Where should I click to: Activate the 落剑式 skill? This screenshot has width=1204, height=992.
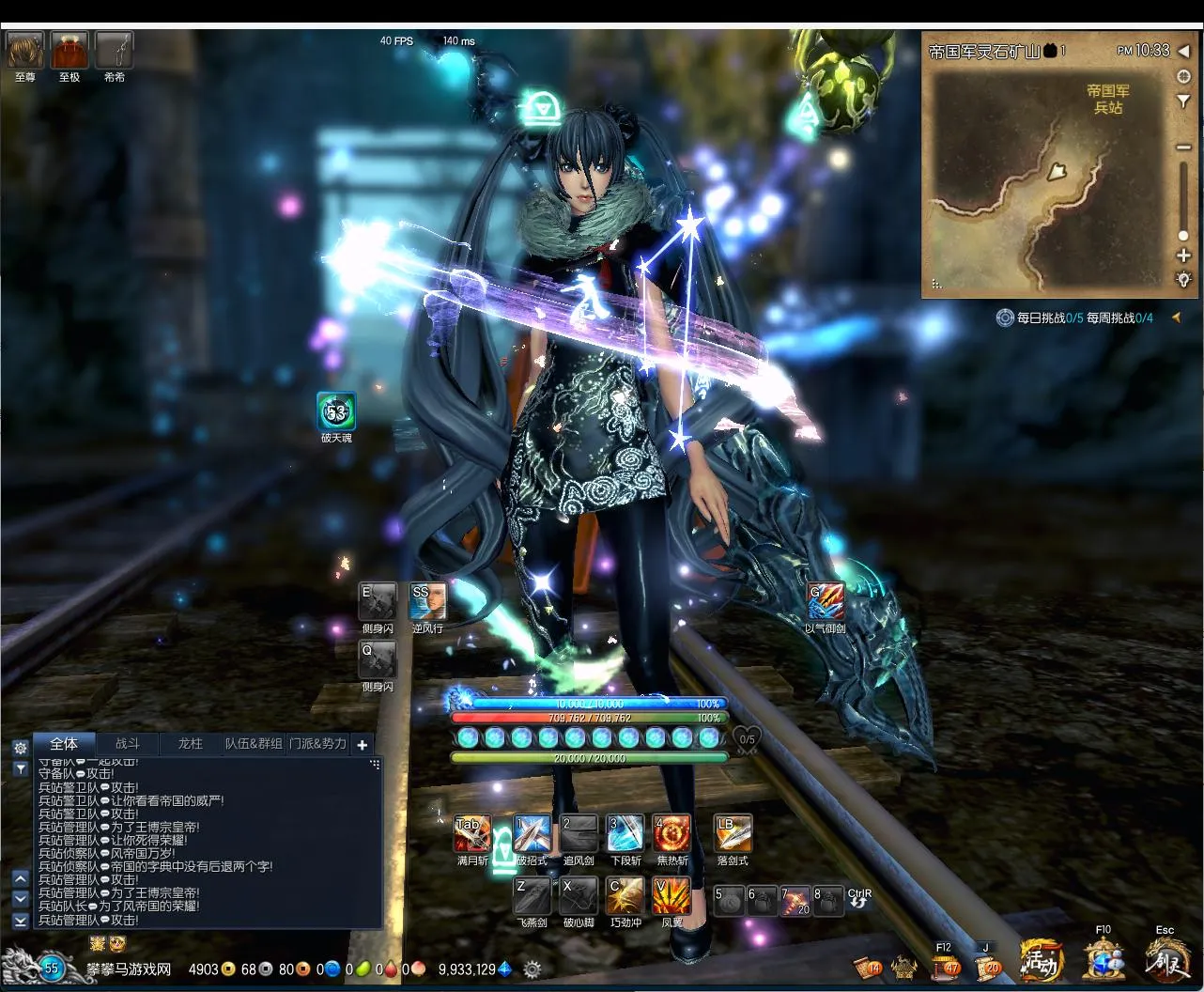[733, 833]
